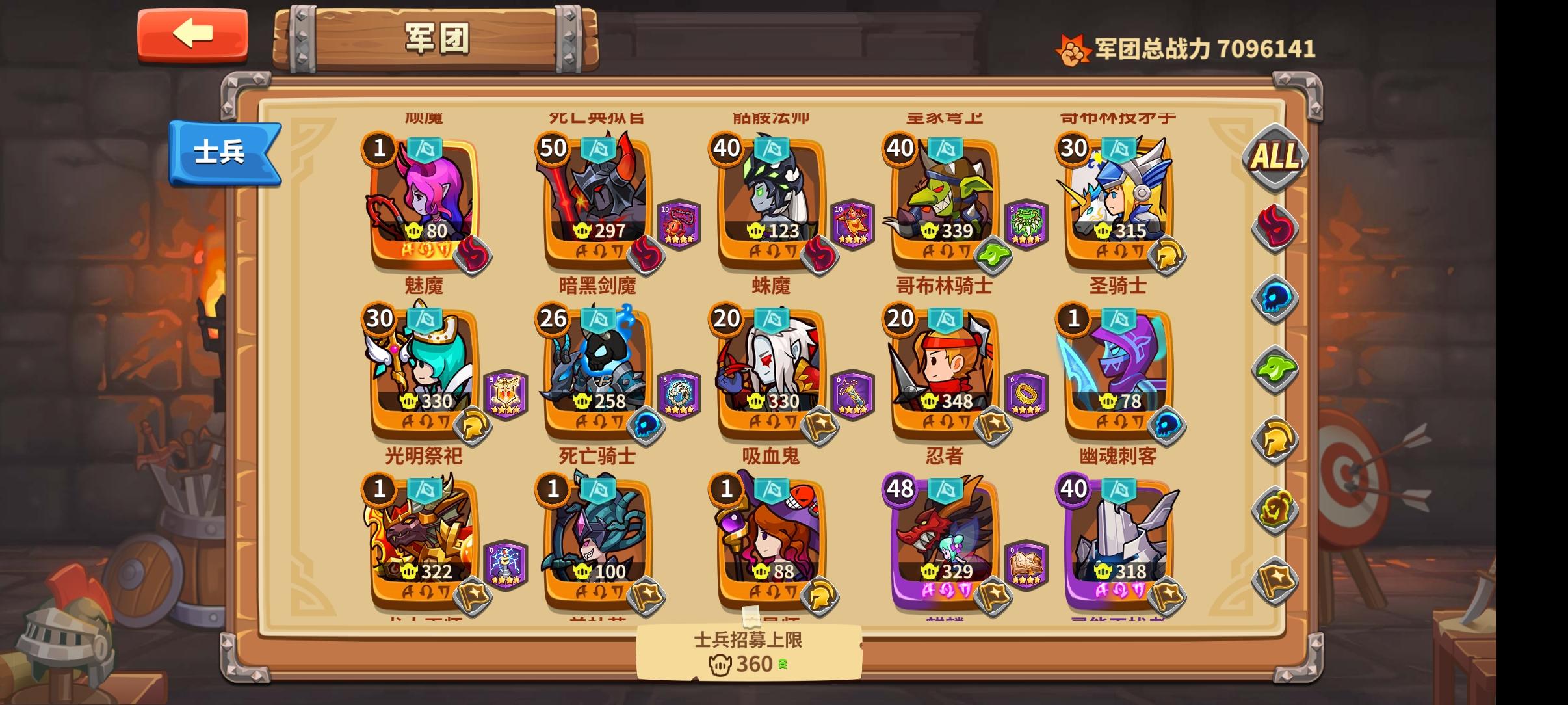Click the star rating under 忍者 card
The image size is (1568, 705).
coord(1026,411)
